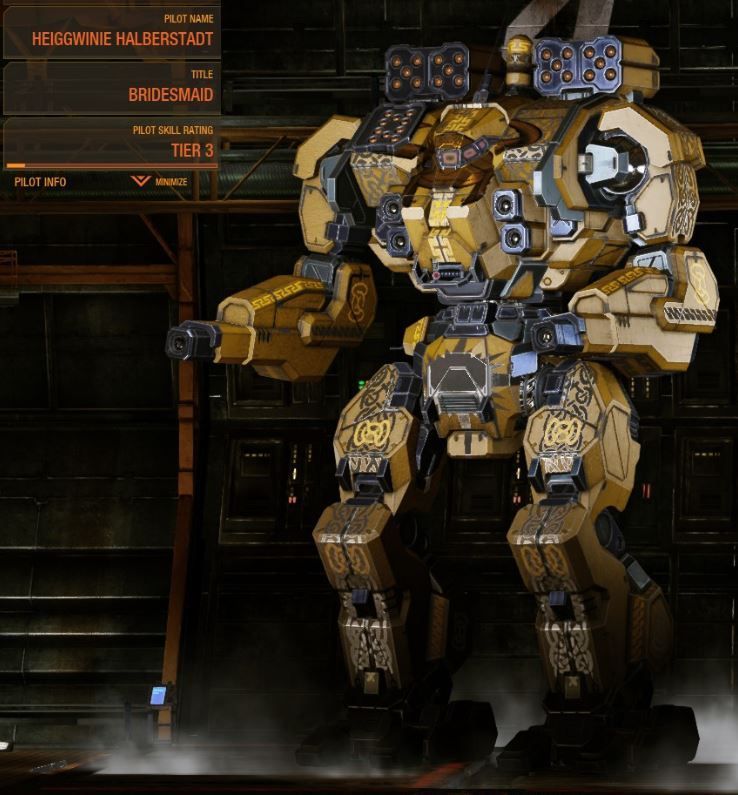Click the Heiggwinie Halberstadt pilot name panel

pos(111,33)
